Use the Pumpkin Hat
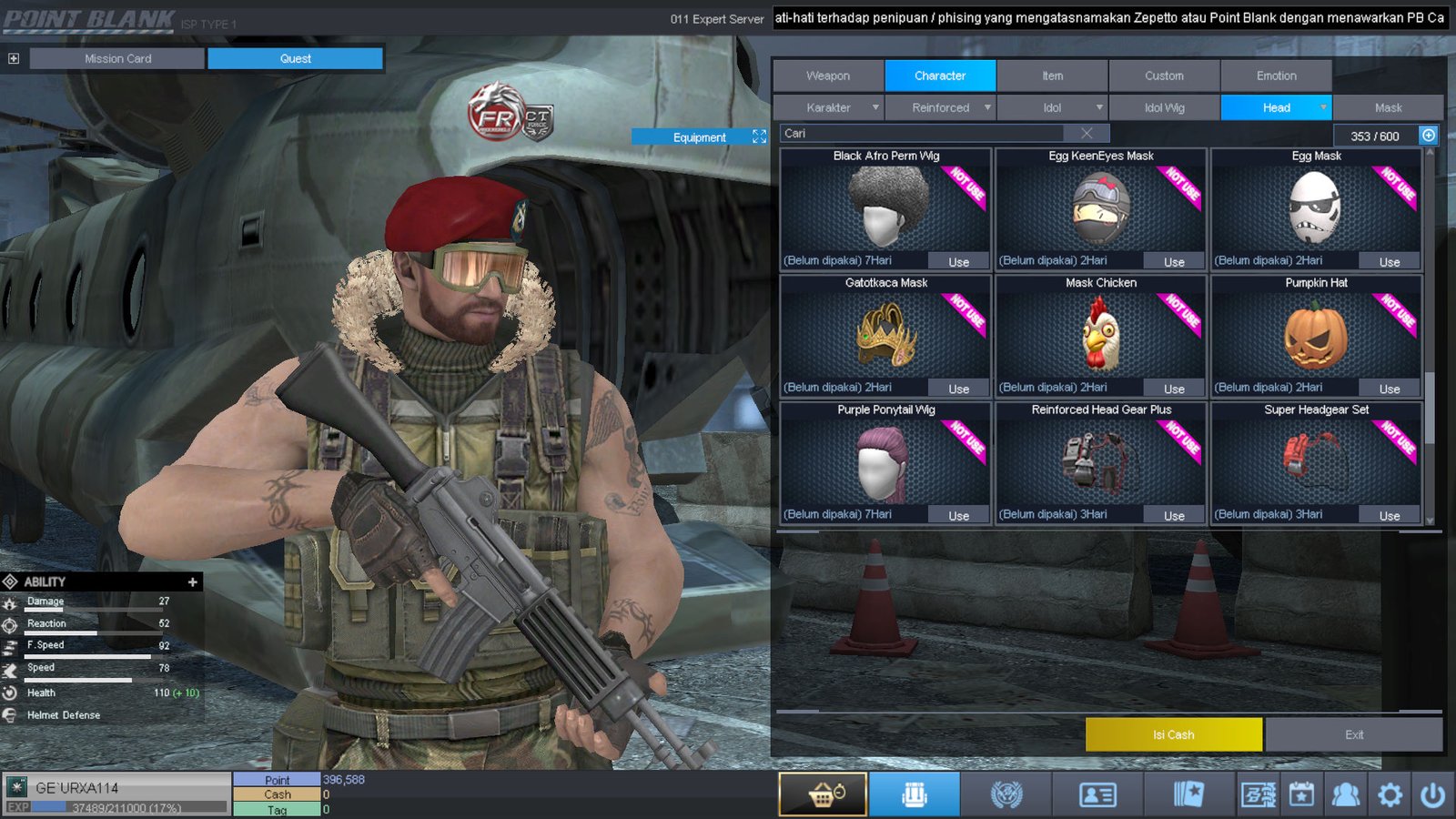Image resolution: width=1456 pixels, height=819 pixels. [x=1389, y=389]
